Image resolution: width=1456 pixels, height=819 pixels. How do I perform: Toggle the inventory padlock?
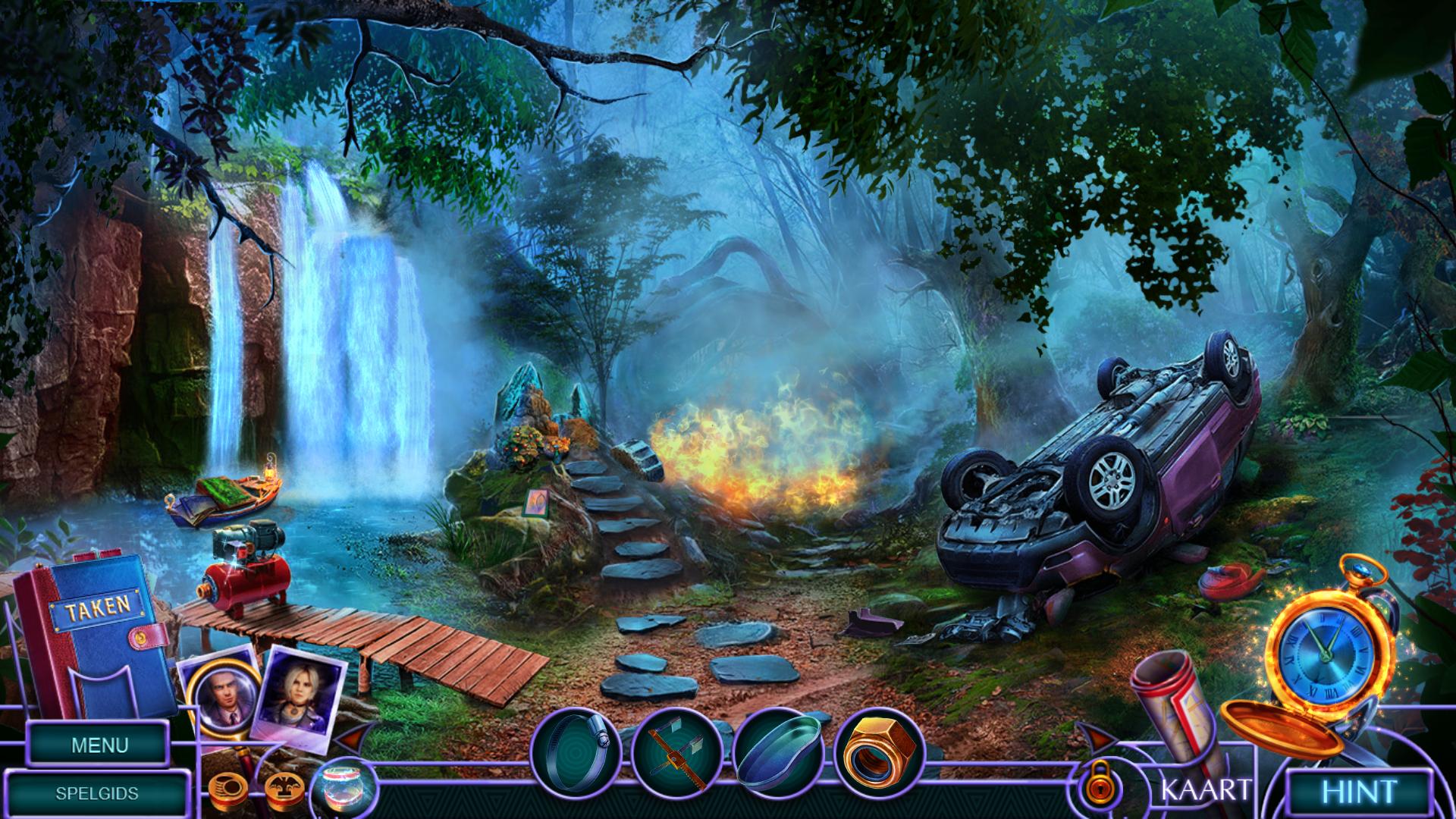[x=1093, y=787]
